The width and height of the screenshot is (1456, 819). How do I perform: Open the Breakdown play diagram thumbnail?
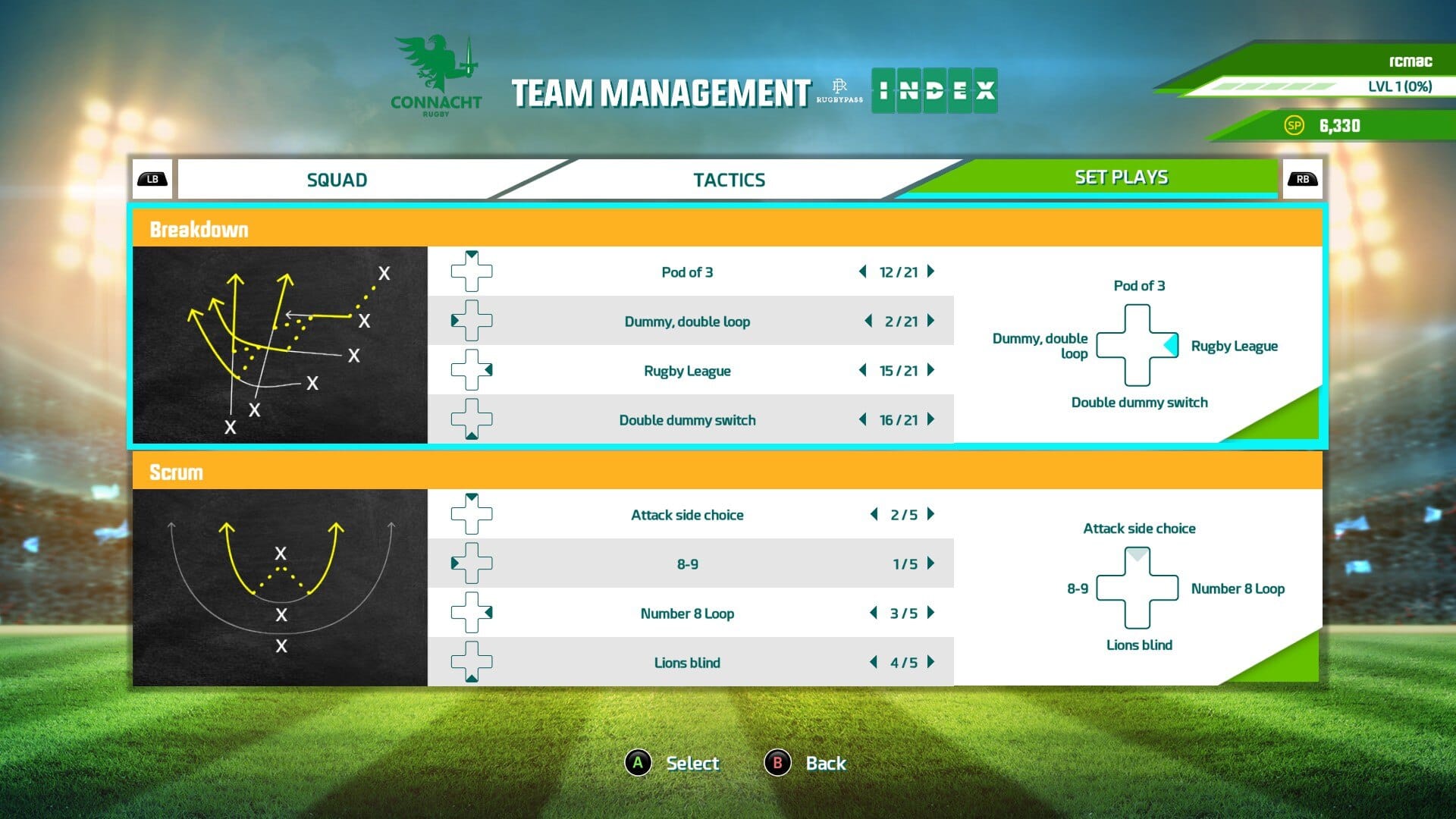(280, 345)
